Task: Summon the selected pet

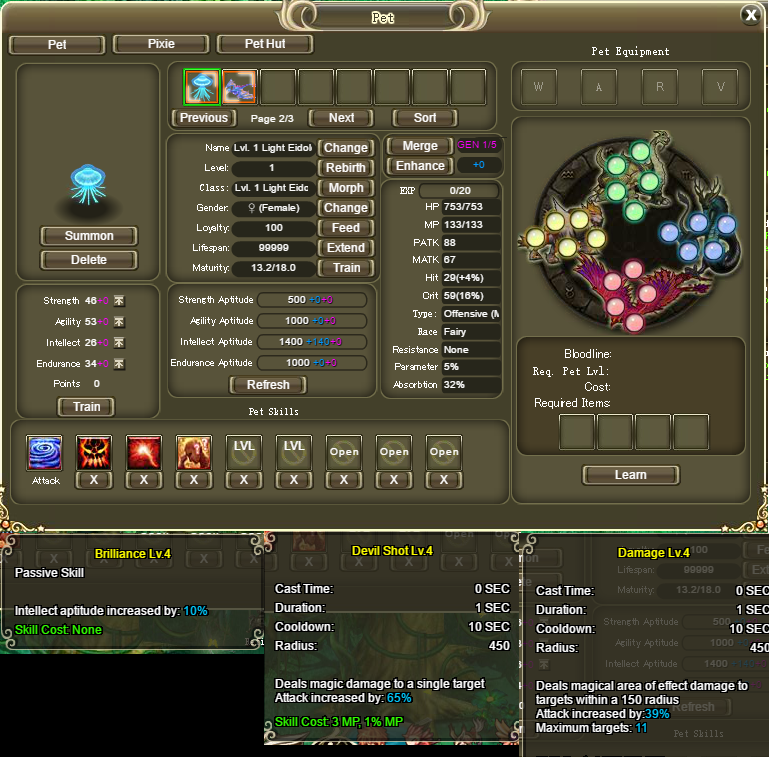Action: point(89,236)
